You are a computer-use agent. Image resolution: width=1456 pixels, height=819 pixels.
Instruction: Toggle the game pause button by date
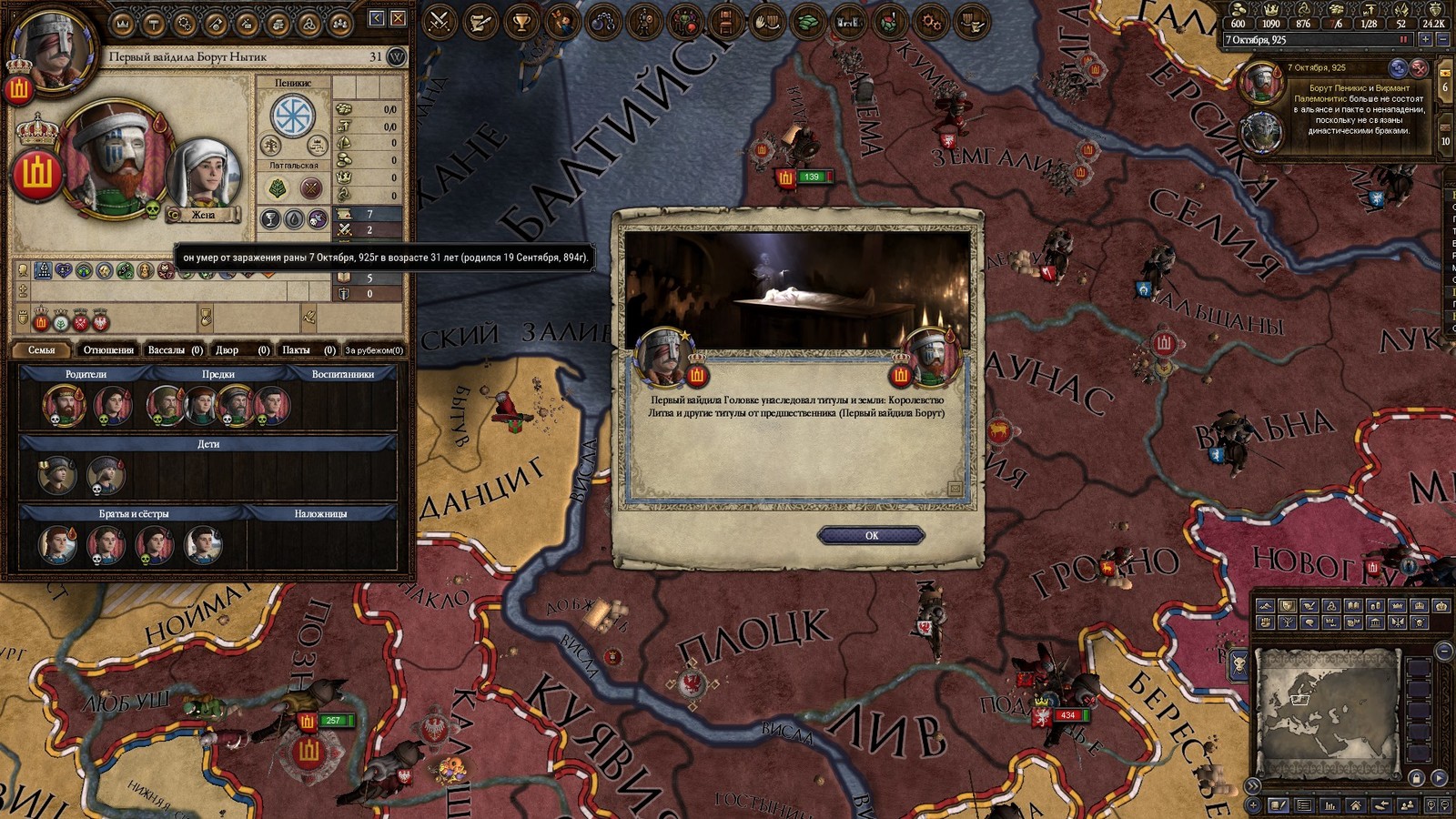coord(1403,40)
